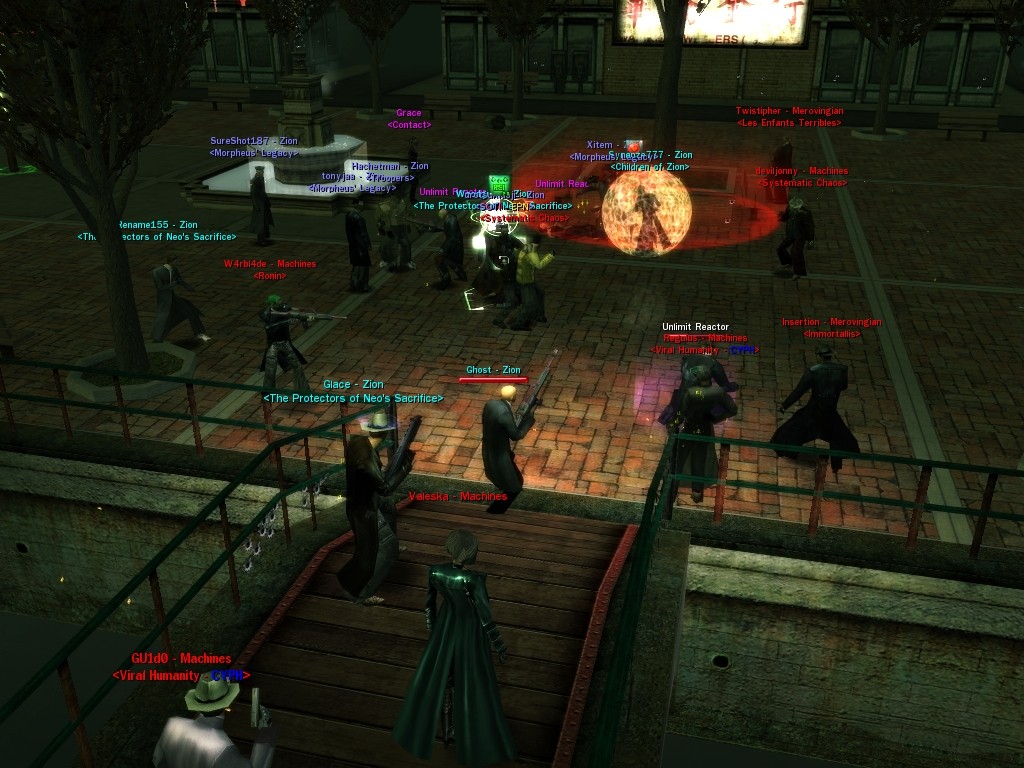
Task: Target the Glace - Zion nameplate
Action: pyautogui.click(x=353, y=385)
